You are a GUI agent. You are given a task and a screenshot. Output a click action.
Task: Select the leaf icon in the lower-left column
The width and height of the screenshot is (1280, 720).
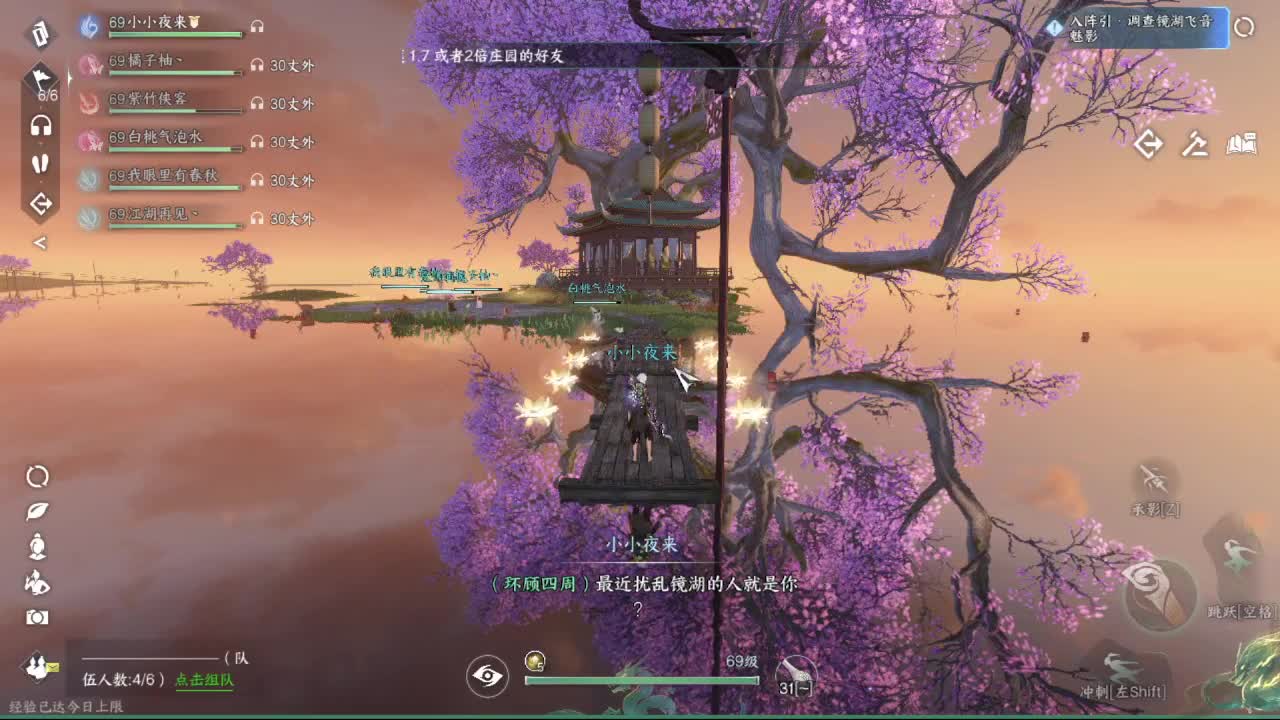[x=37, y=511]
